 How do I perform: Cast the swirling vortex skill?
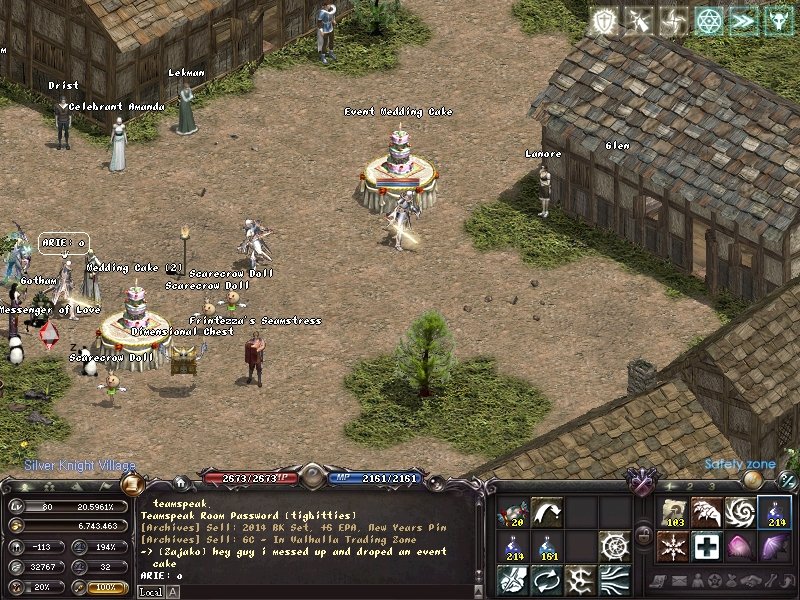[741, 512]
